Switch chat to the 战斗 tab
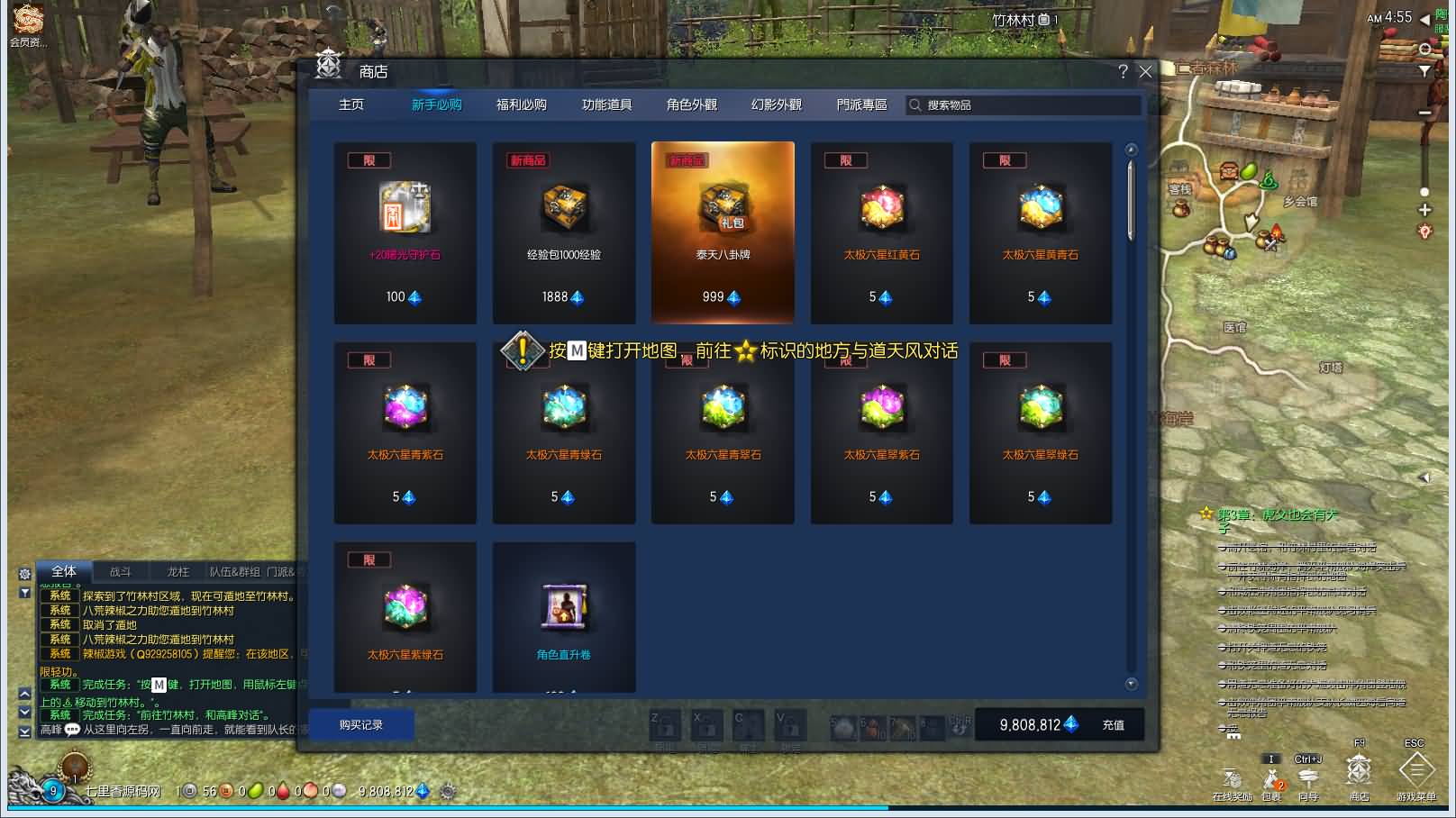The height and width of the screenshot is (818, 1456). click(121, 572)
